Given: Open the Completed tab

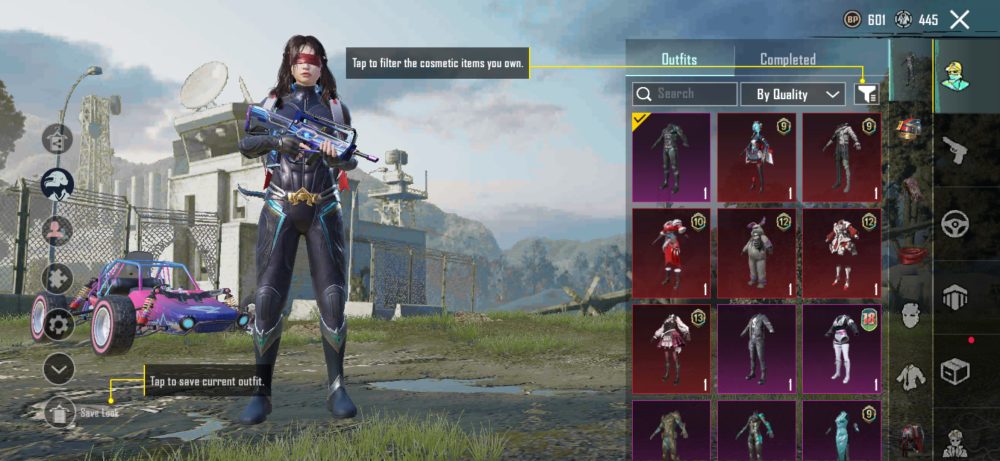Looking at the screenshot, I should [787, 59].
